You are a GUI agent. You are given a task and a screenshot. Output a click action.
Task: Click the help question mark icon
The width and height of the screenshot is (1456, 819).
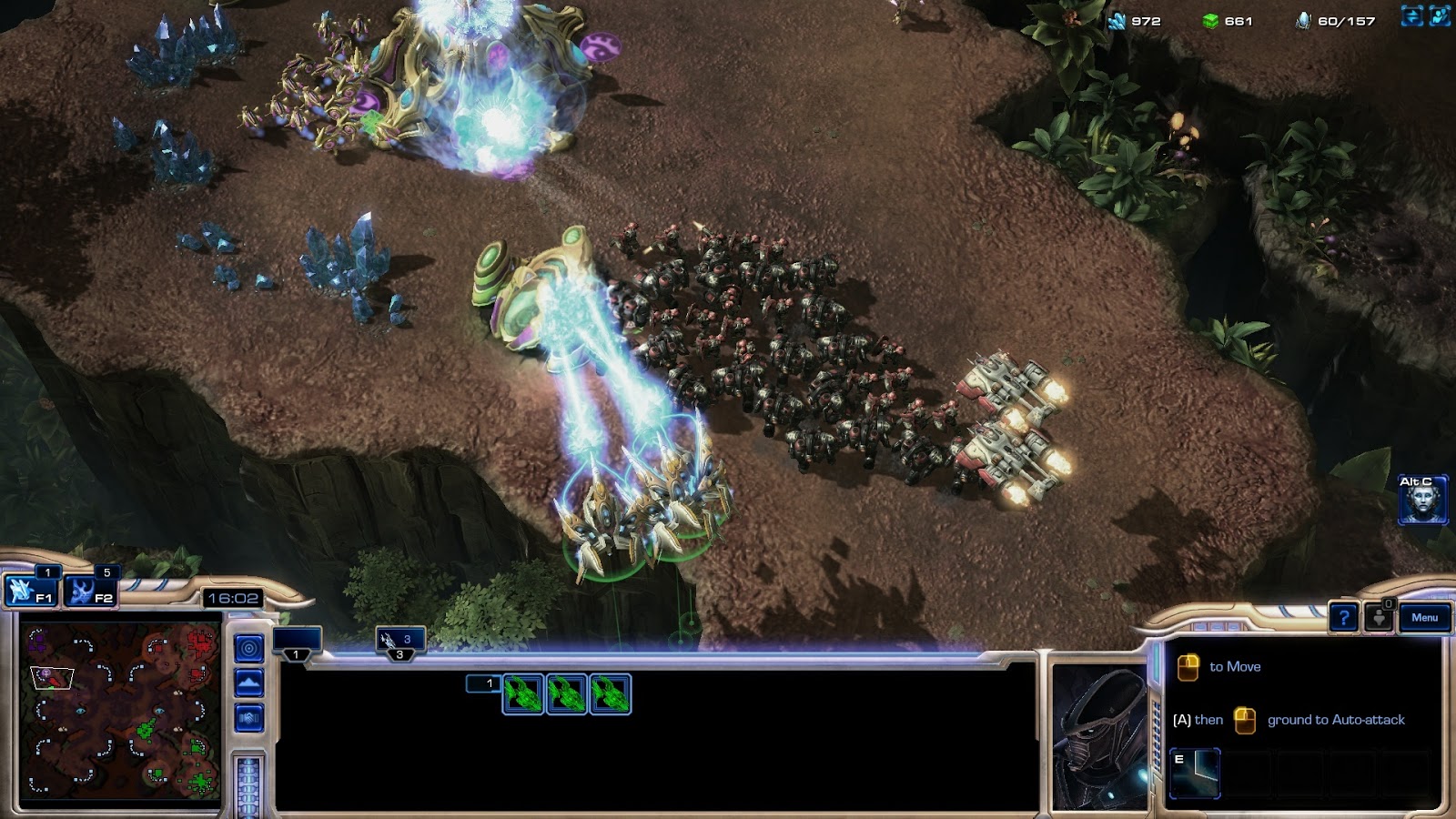[x=1343, y=618]
